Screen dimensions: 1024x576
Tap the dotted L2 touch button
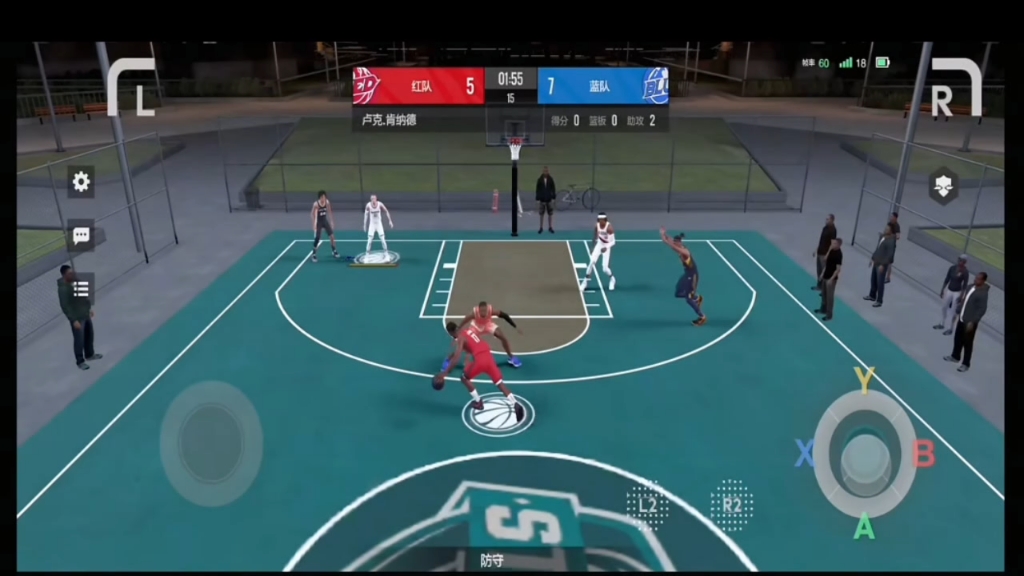click(x=647, y=505)
